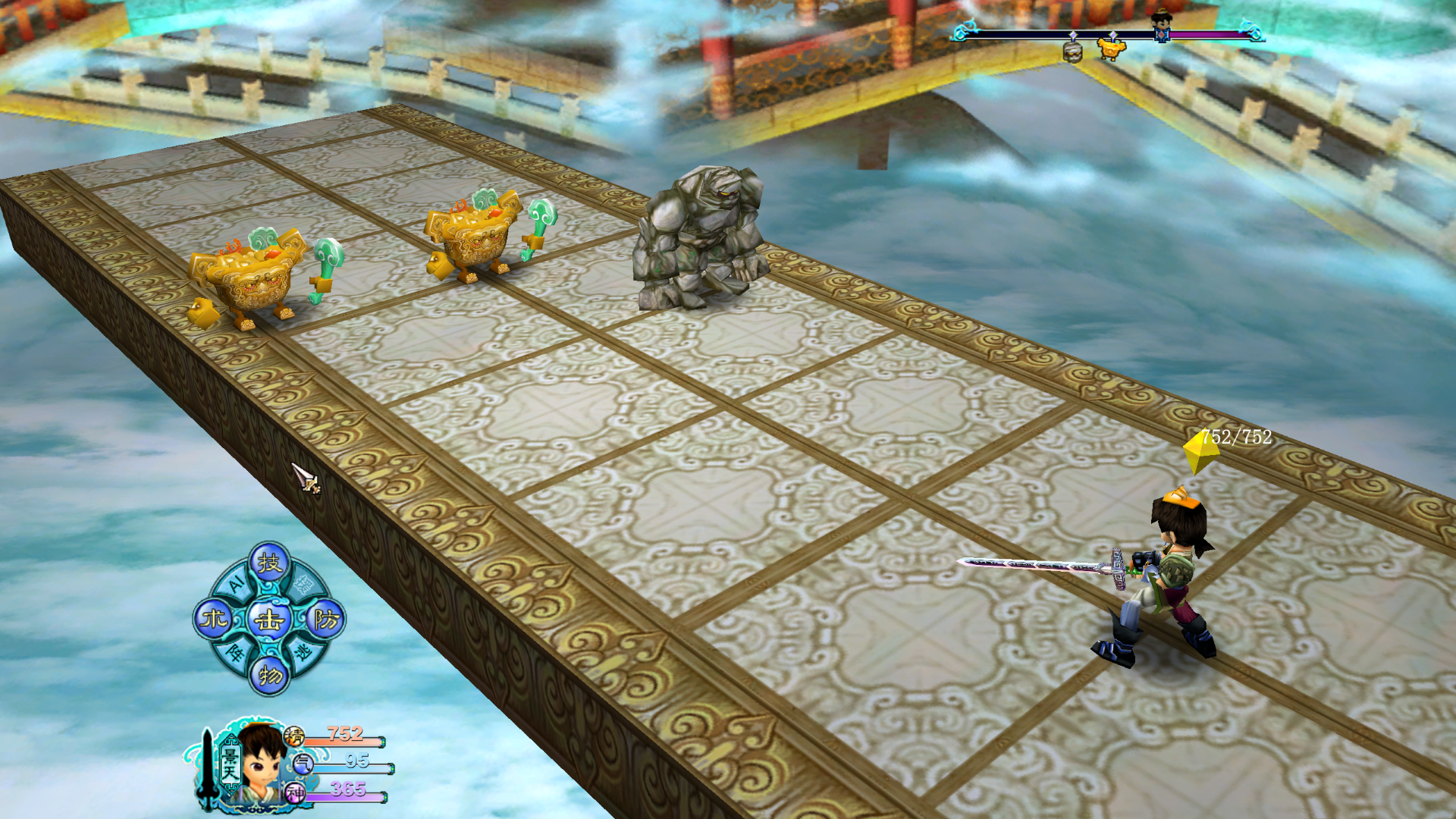Open the 物 (Item) command orb

coord(270,674)
